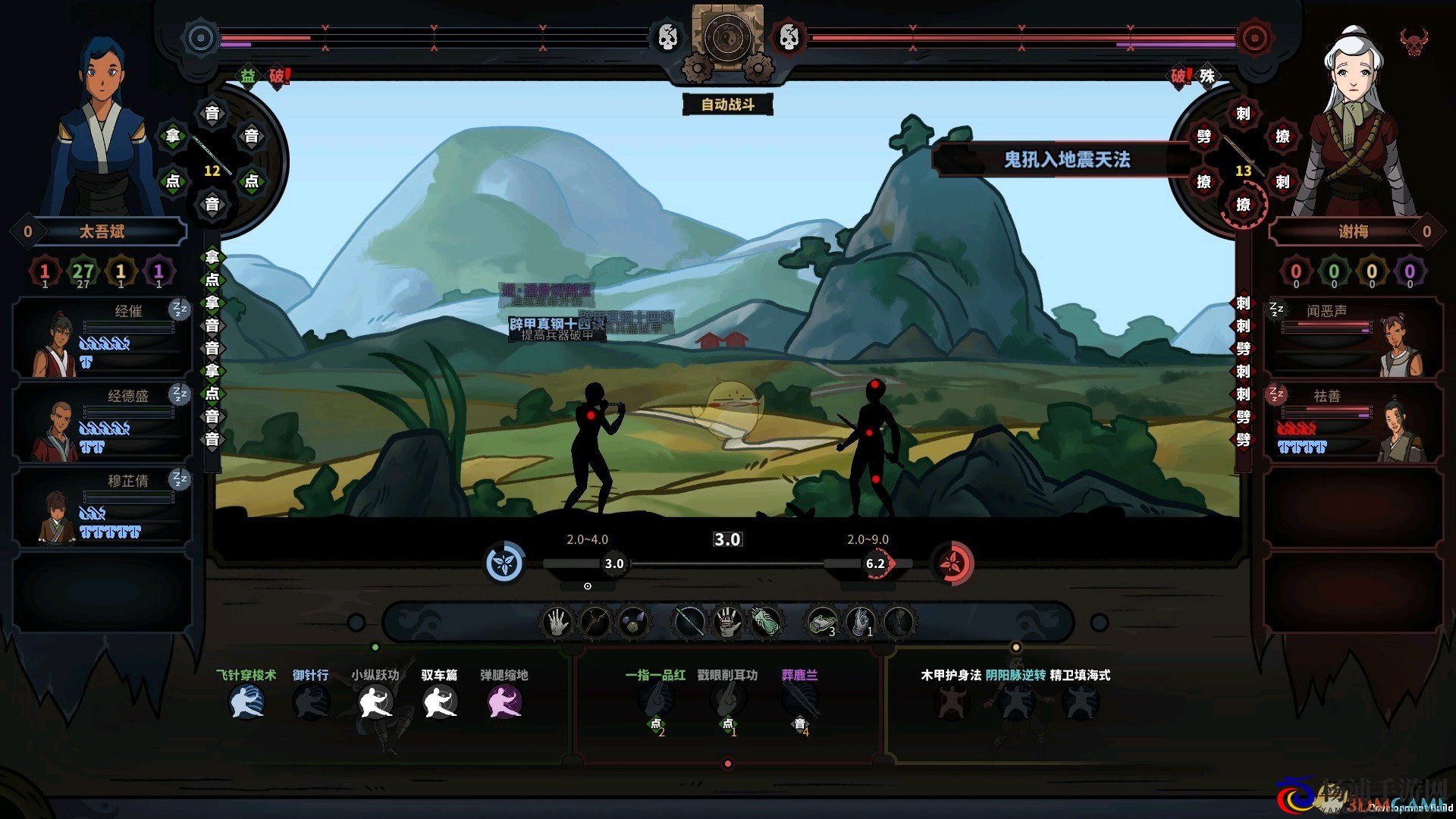This screenshot has width=1456, height=819.
Task: Enable the 木甲护身法 defense skill
Action: tap(950, 702)
